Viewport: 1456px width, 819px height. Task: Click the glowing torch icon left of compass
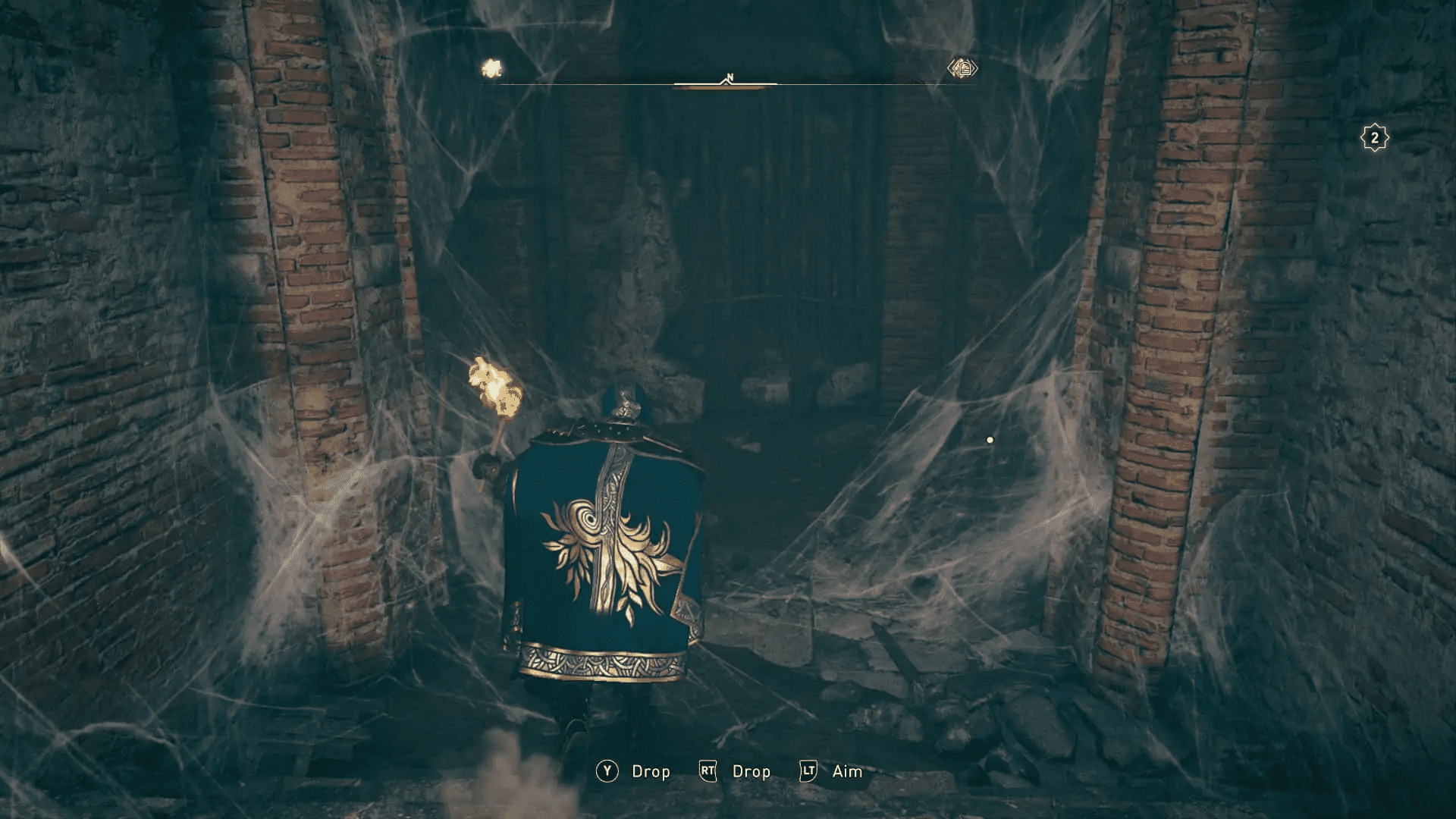click(x=492, y=67)
